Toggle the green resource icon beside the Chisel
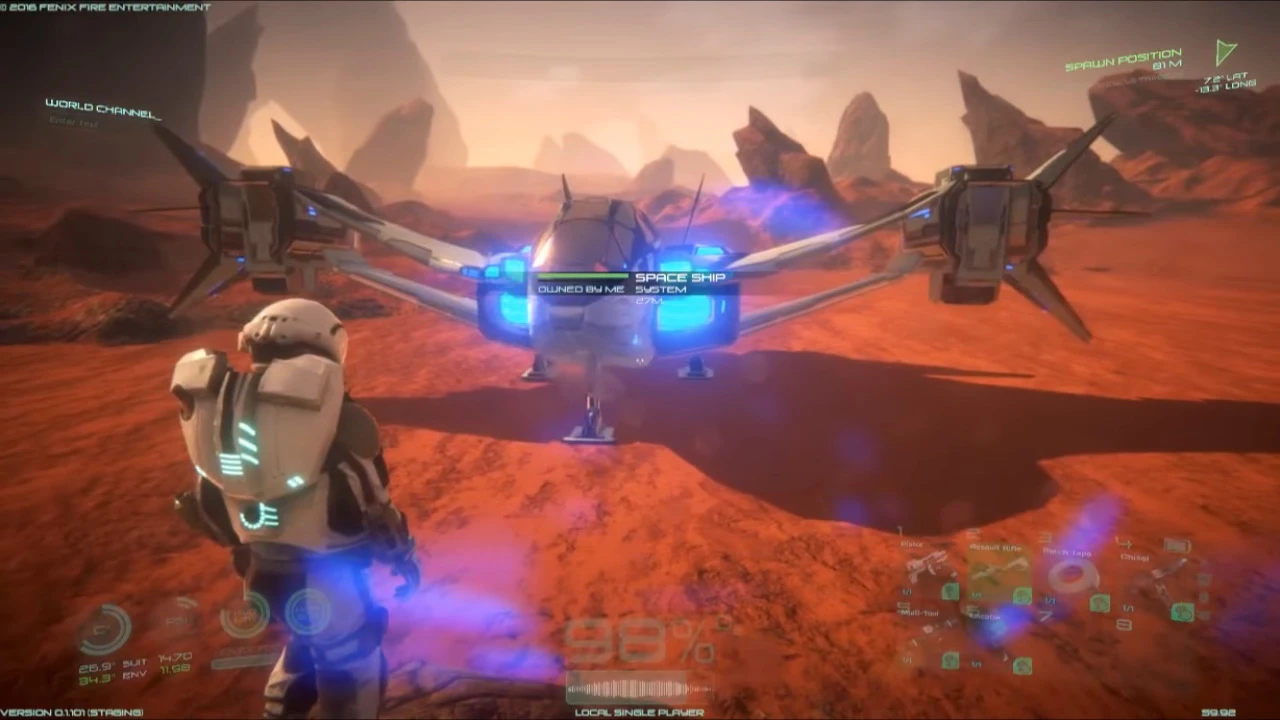This screenshot has height=720, width=1280. pos(1184,611)
